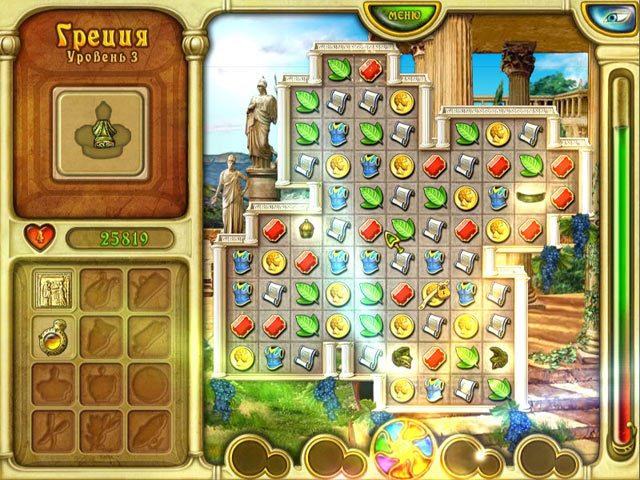
Task: Select the golden amber amulet slot
Action: [x=51, y=337]
